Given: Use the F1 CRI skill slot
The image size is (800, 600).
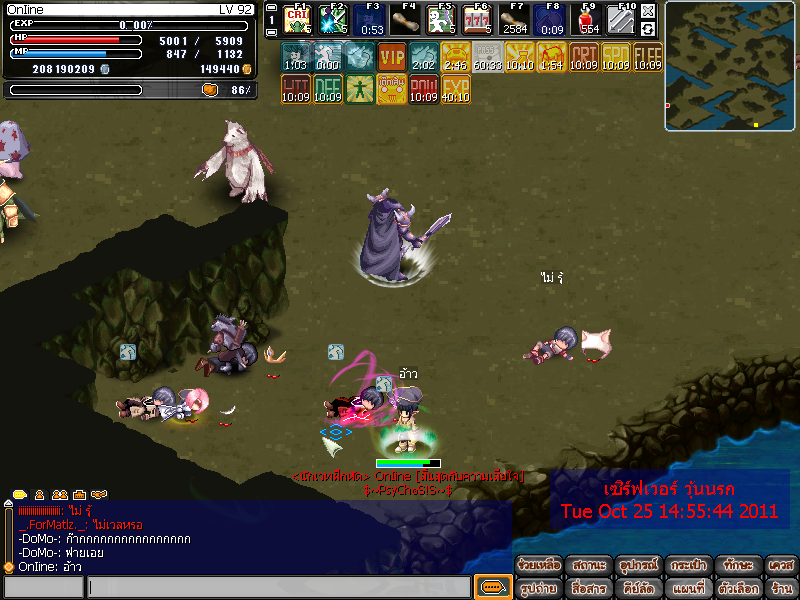Looking at the screenshot, I should tap(297, 20).
